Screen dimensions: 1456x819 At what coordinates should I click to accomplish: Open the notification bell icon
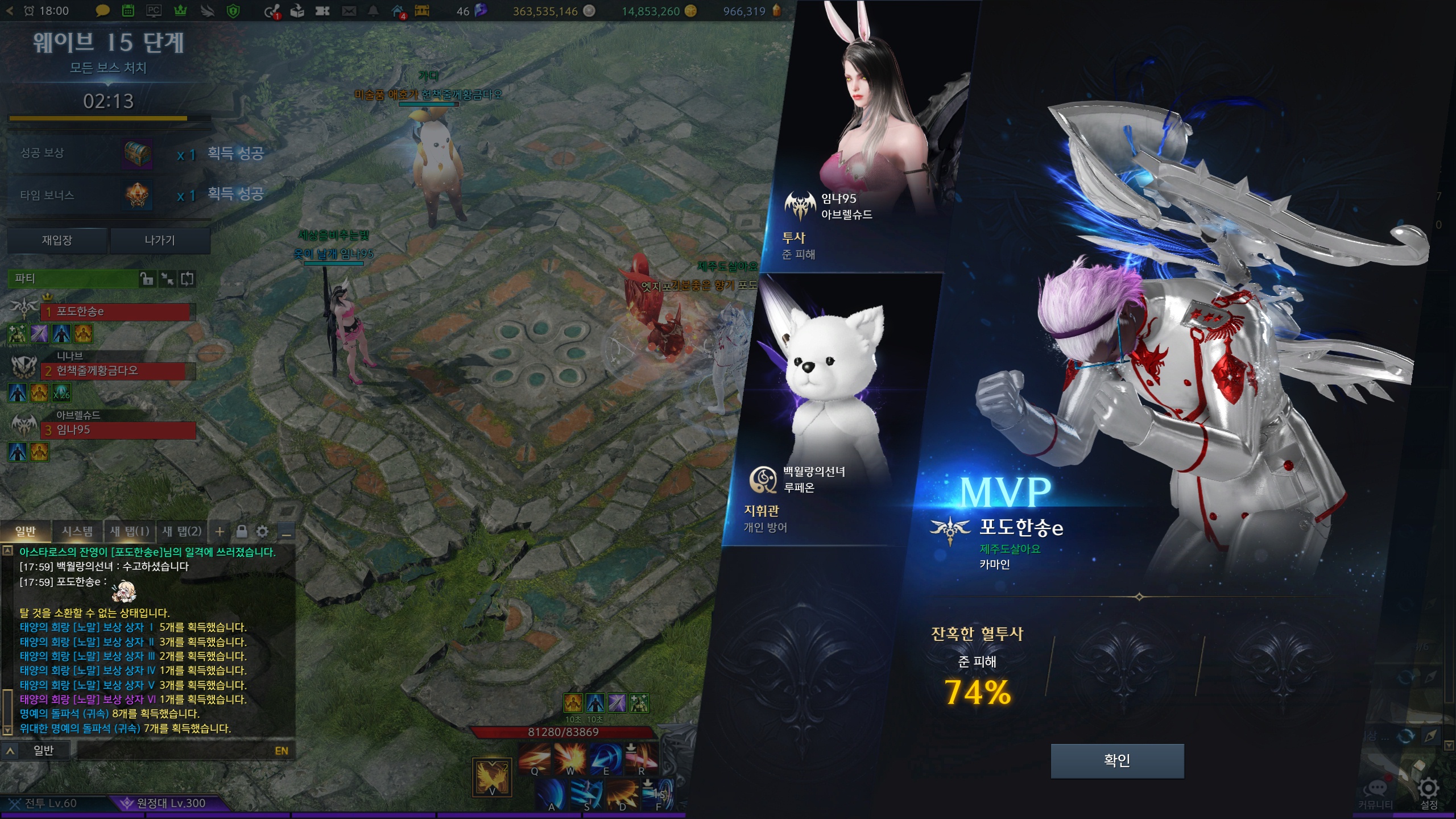click(373, 11)
